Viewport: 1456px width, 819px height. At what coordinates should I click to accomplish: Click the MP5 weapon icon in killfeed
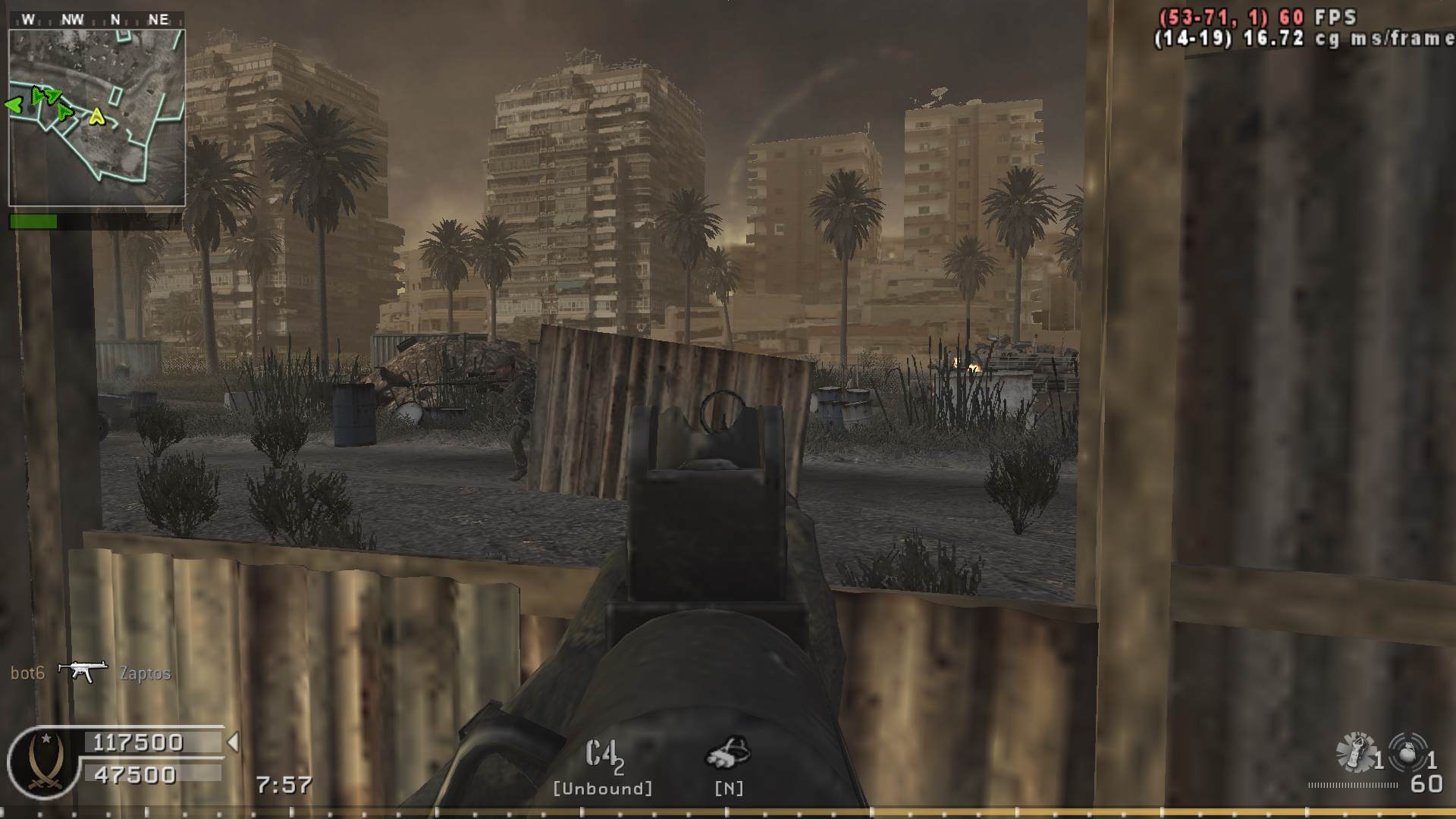82,671
